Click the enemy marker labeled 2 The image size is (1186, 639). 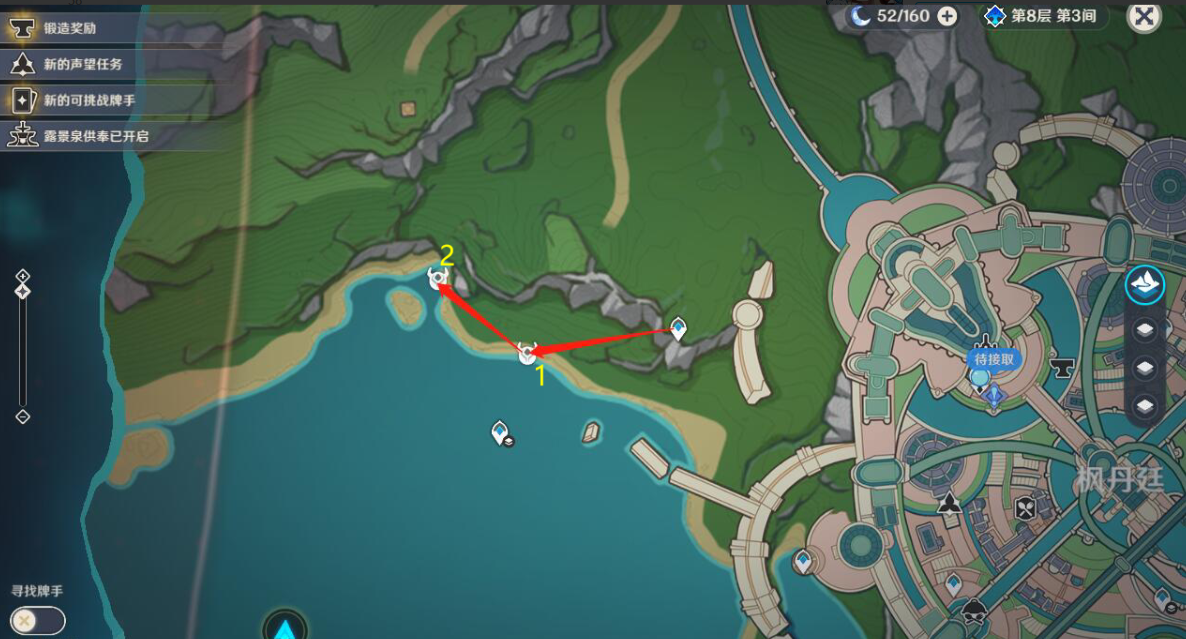click(437, 279)
